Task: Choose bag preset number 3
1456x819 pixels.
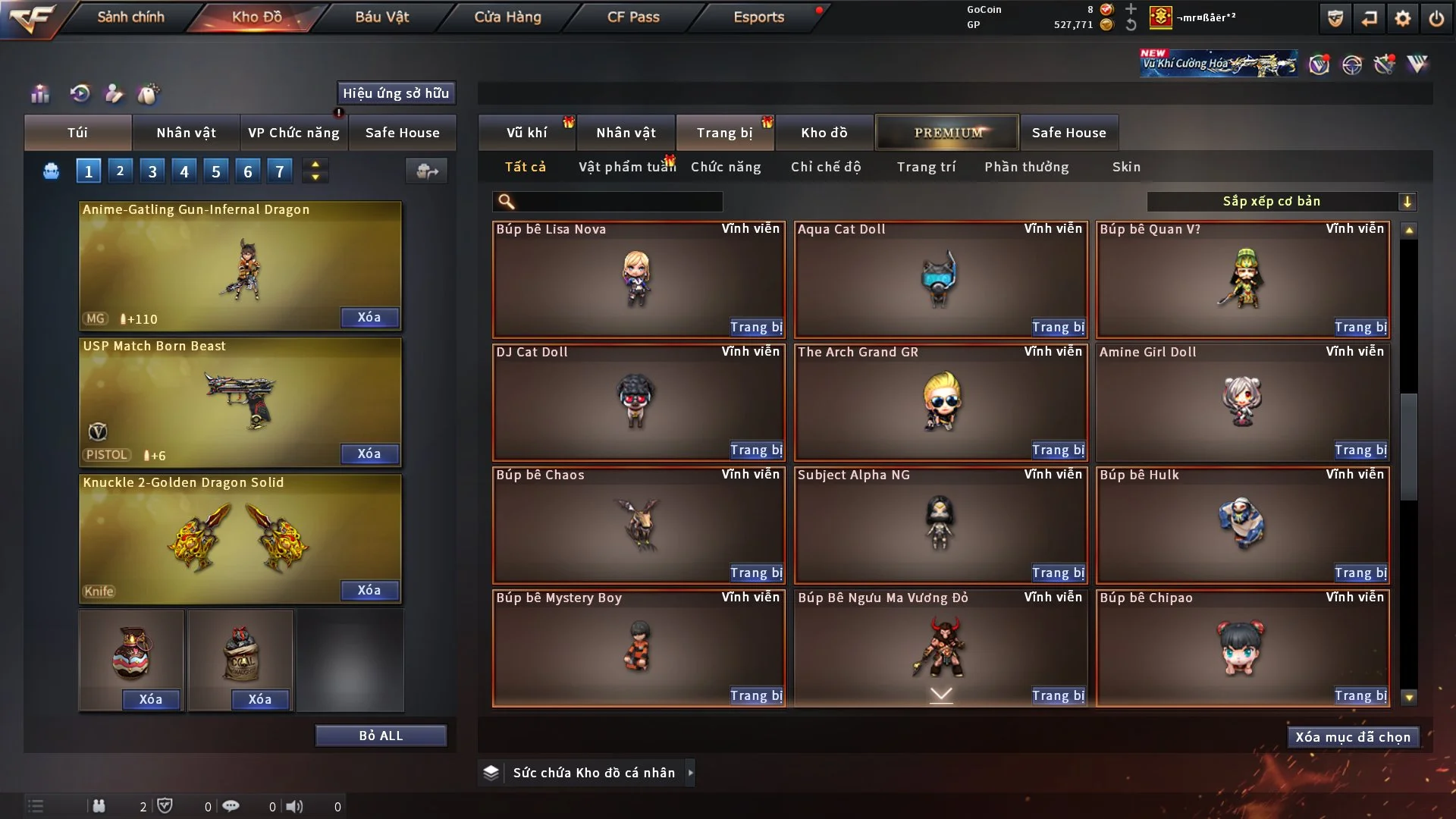Action: tap(152, 171)
